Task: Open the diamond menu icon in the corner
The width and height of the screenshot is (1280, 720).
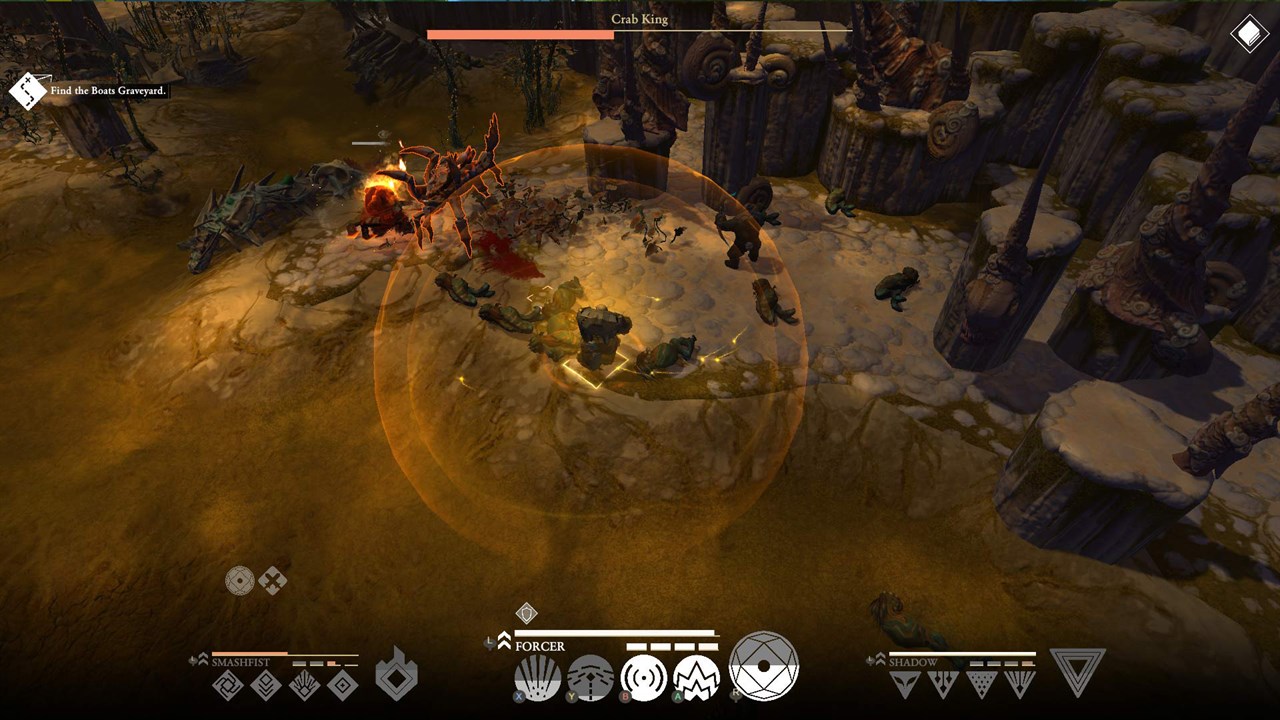Action: pos(1249,36)
